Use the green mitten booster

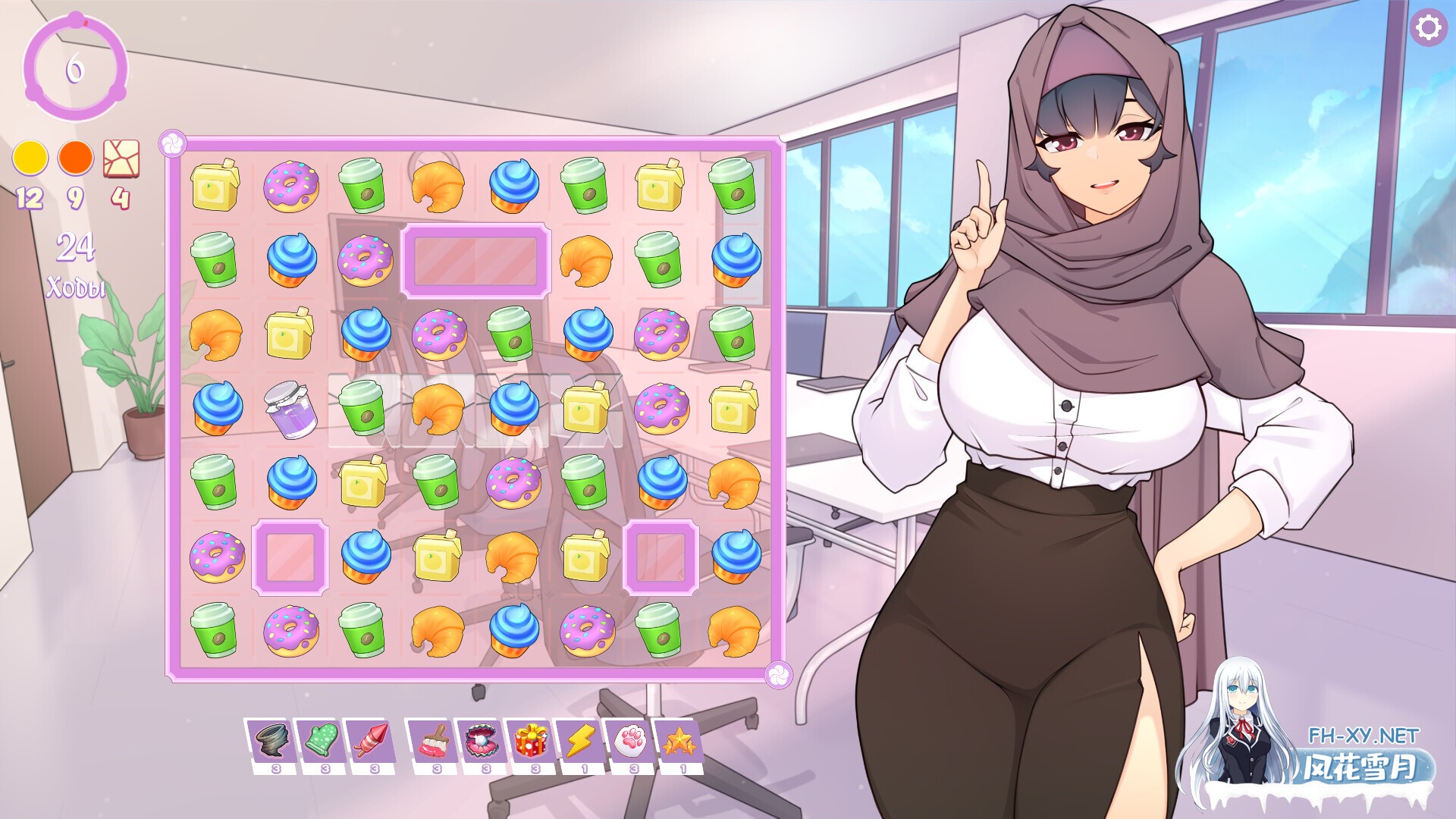(322, 737)
